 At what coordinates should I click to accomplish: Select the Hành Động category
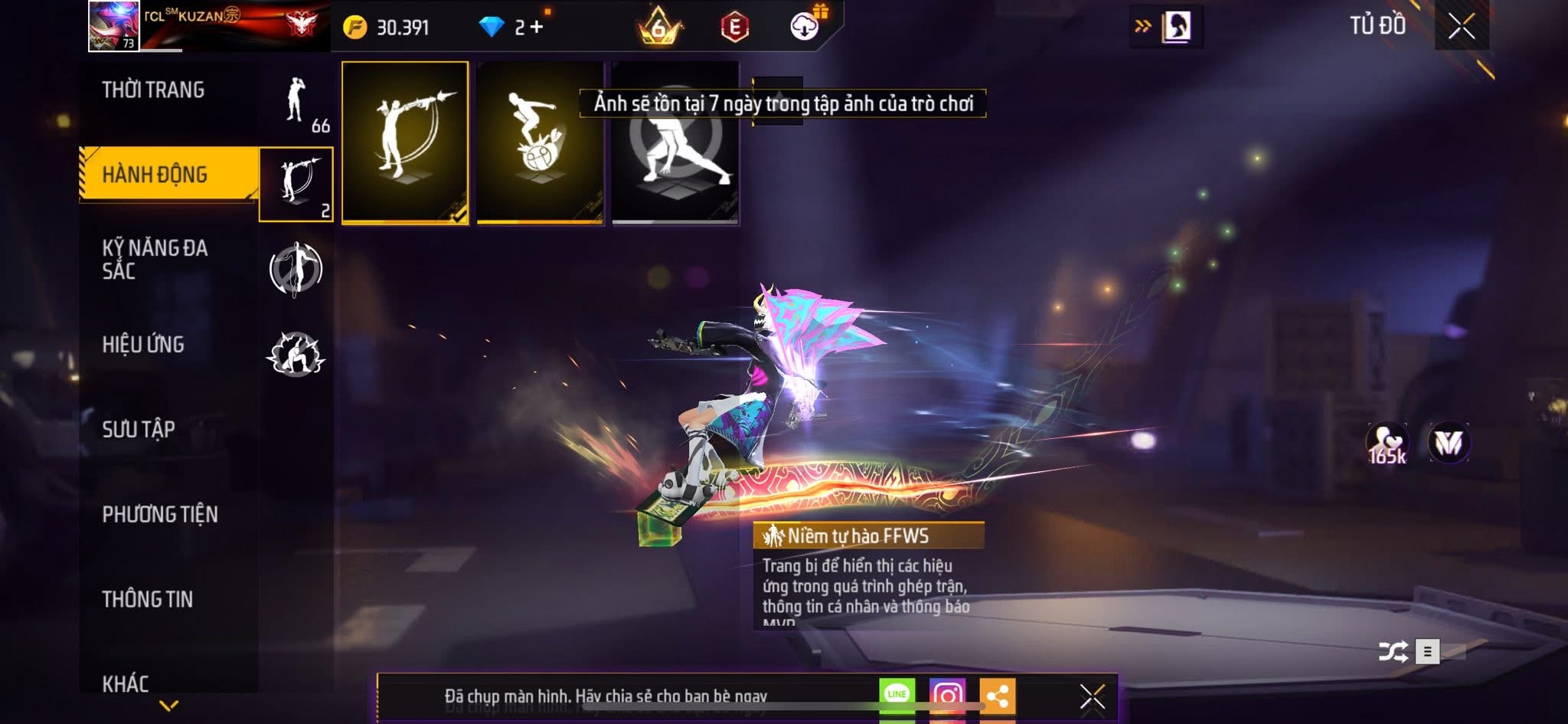coord(155,175)
